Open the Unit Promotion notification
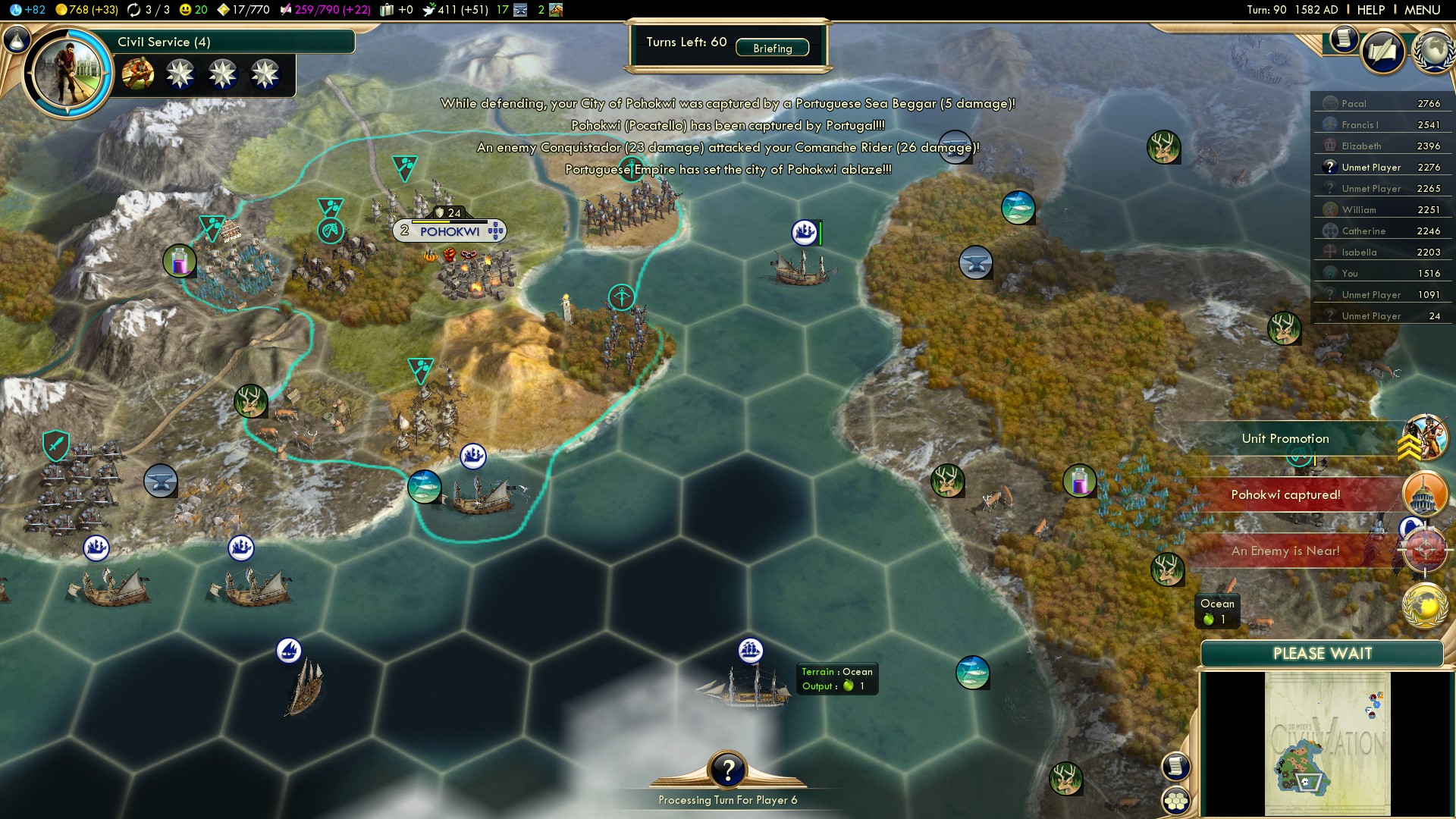This screenshot has height=819, width=1456. (x=1285, y=438)
